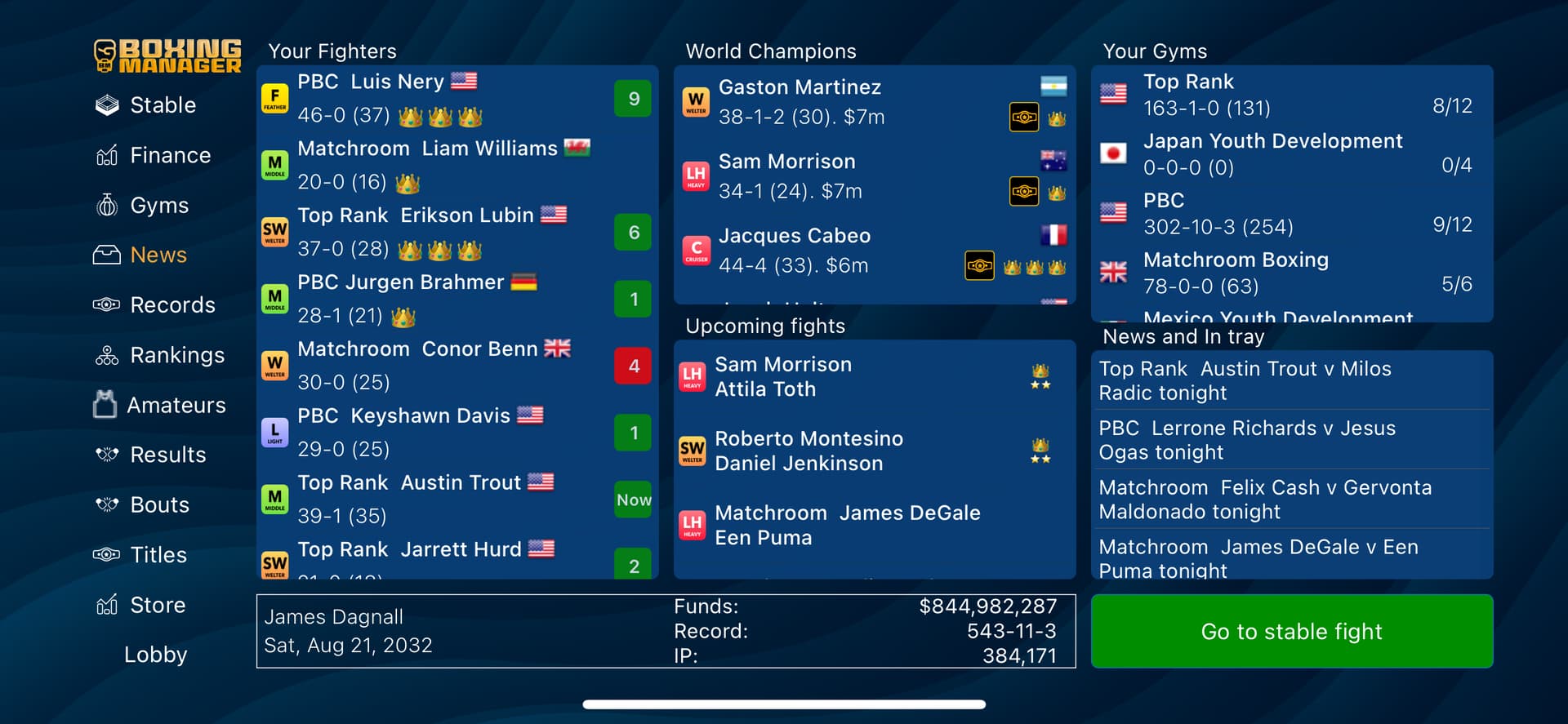This screenshot has width=1568, height=724.
Task: Check the Results screen
Action: click(167, 455)
